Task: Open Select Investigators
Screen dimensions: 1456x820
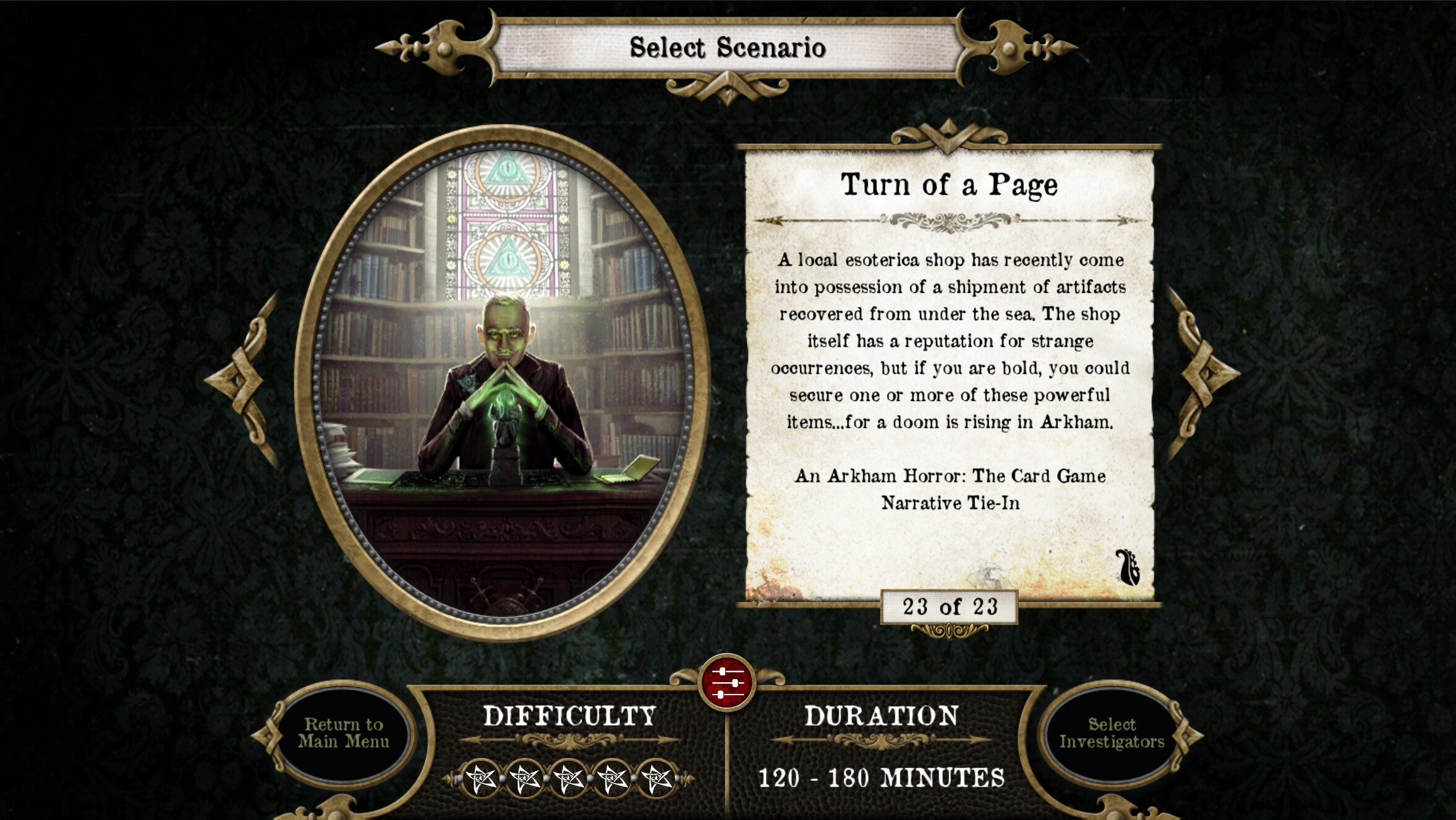Action: 1113,733
